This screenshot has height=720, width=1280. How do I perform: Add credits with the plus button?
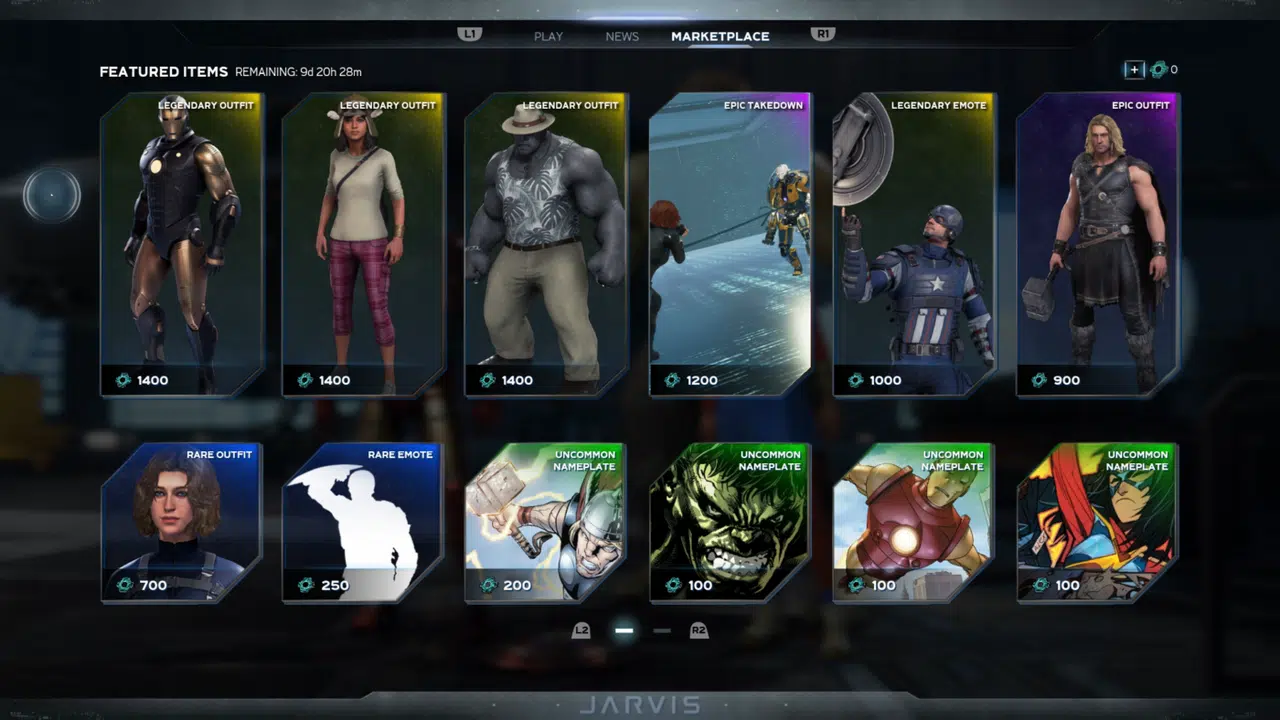click(x=1134, y=70)
